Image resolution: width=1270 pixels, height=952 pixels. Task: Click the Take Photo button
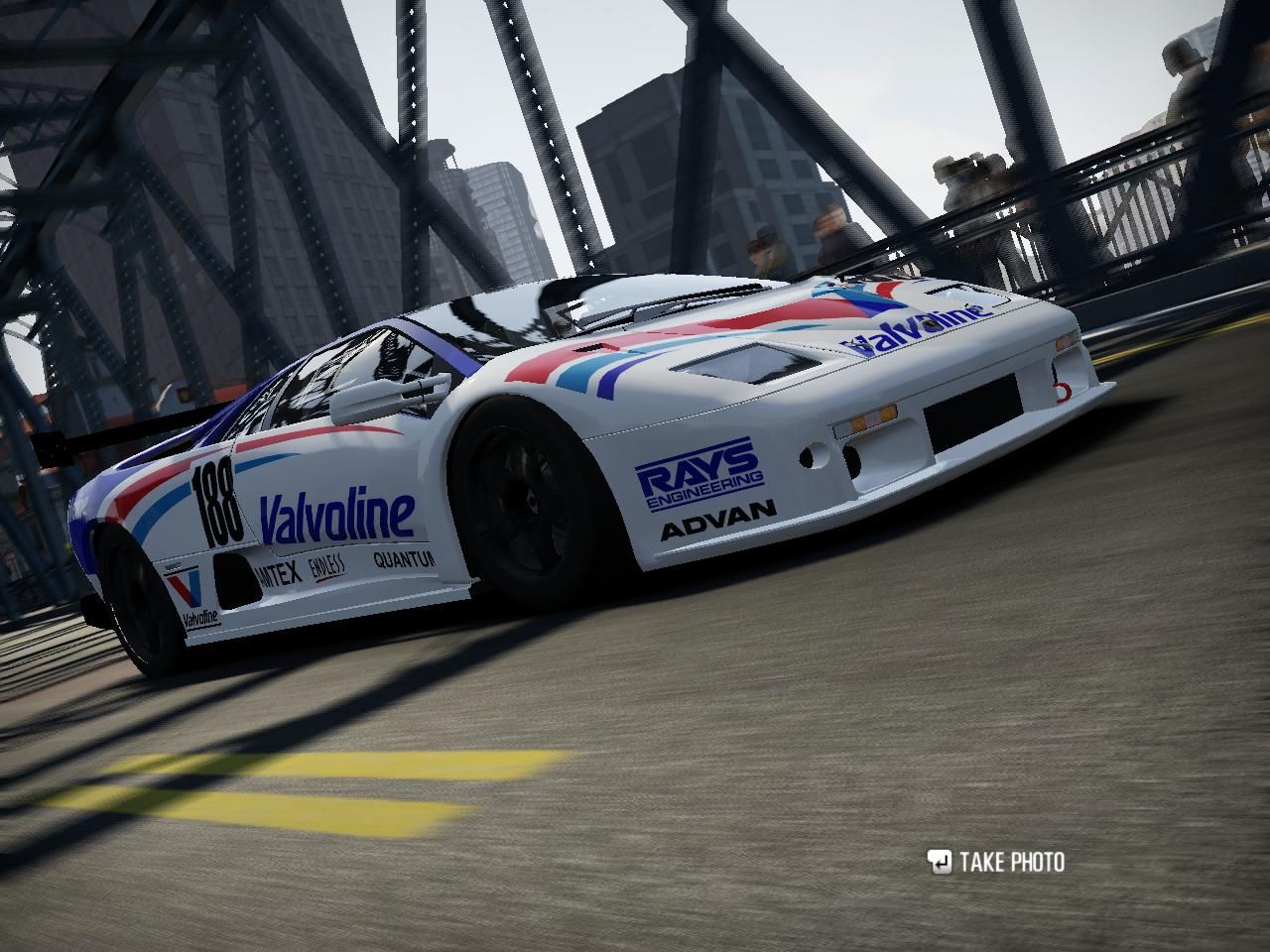(x=996, y=862)
